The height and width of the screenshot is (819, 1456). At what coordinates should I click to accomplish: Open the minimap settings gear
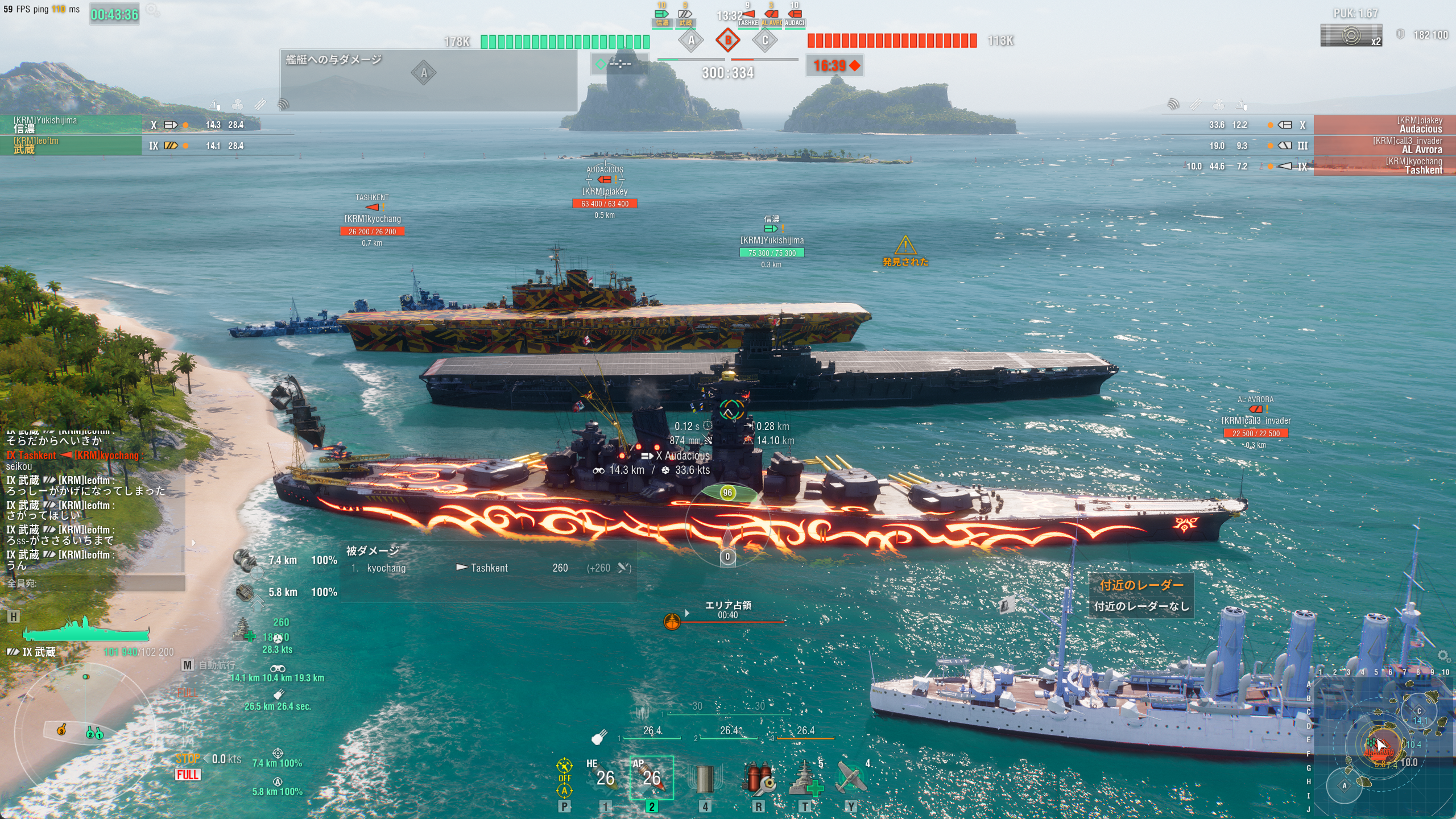pos(1443,656)
